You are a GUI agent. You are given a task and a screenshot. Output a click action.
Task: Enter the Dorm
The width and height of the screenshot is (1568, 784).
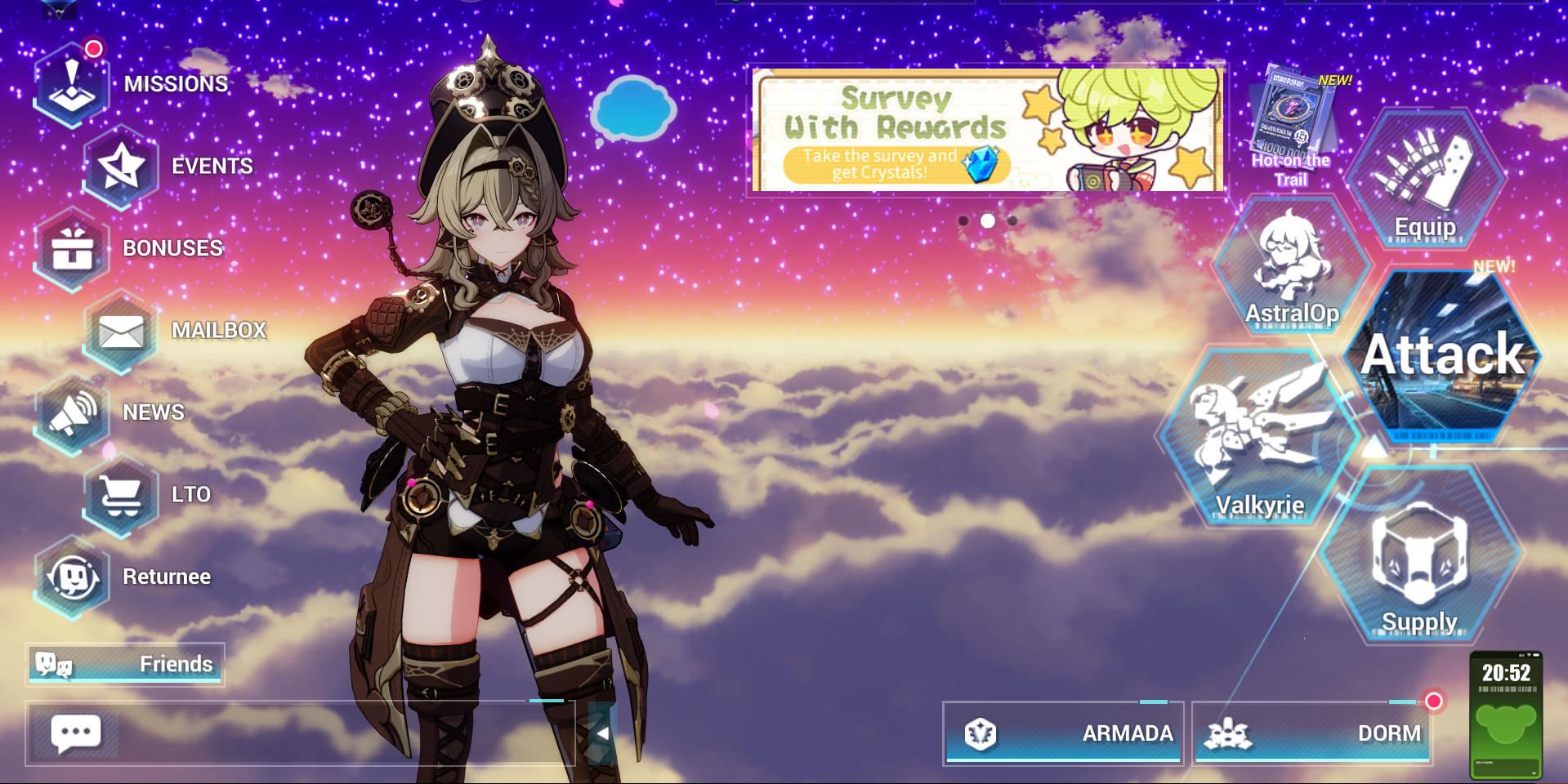tap(1311, 733)
